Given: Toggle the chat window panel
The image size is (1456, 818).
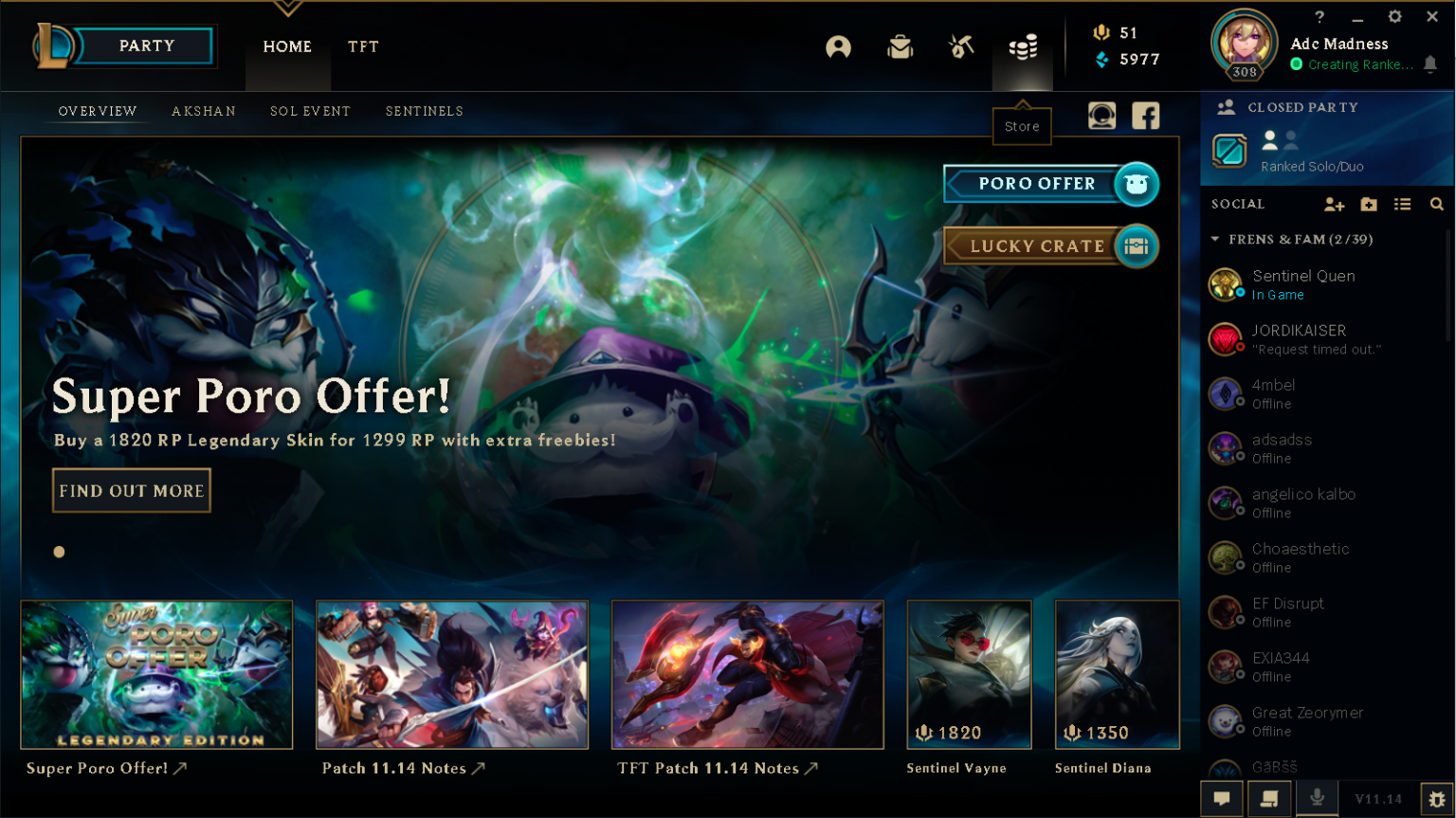Looking at the screenshot, I should (x=1222, y=798).
